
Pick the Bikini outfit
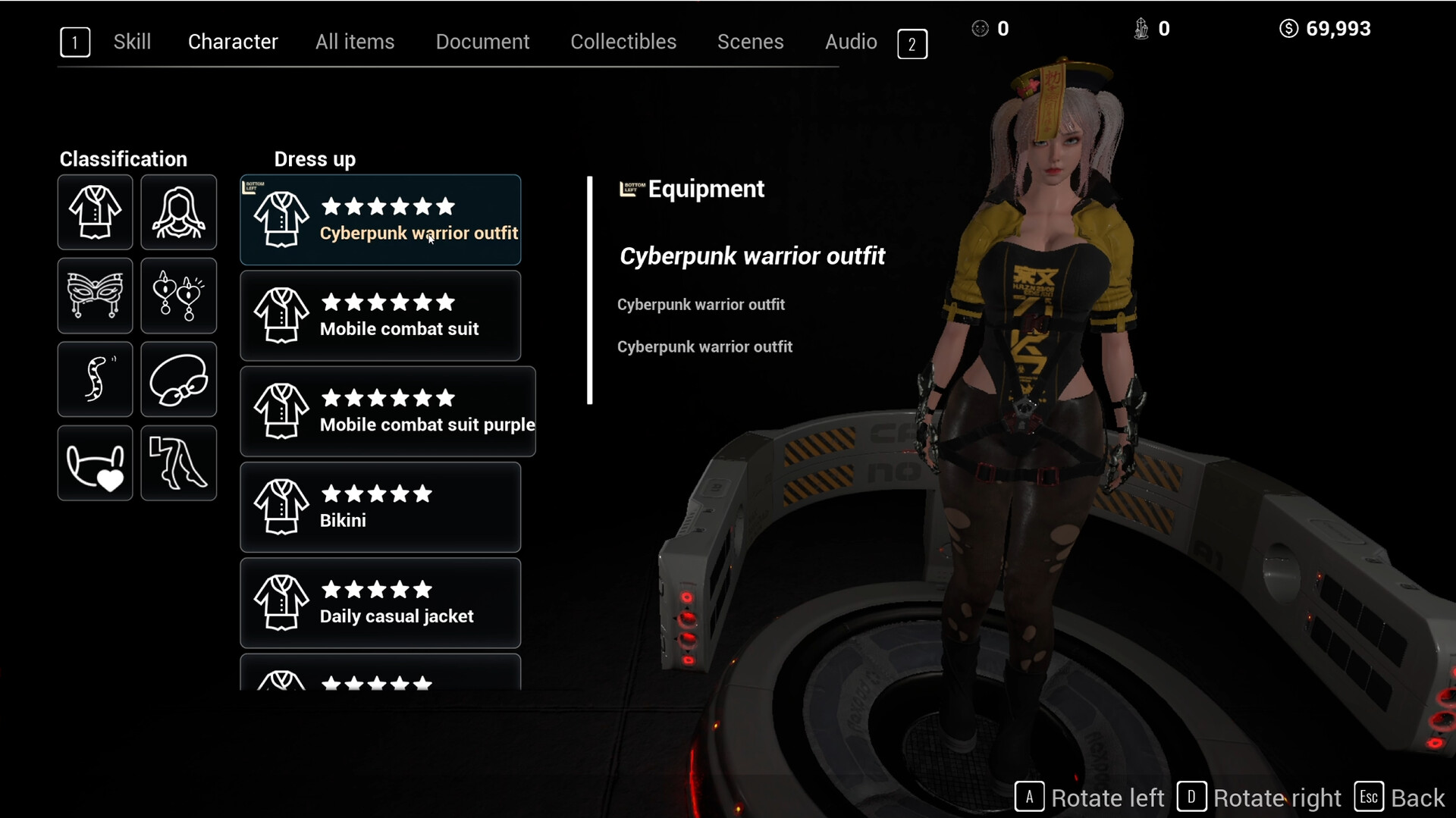[x=381, y=507]
